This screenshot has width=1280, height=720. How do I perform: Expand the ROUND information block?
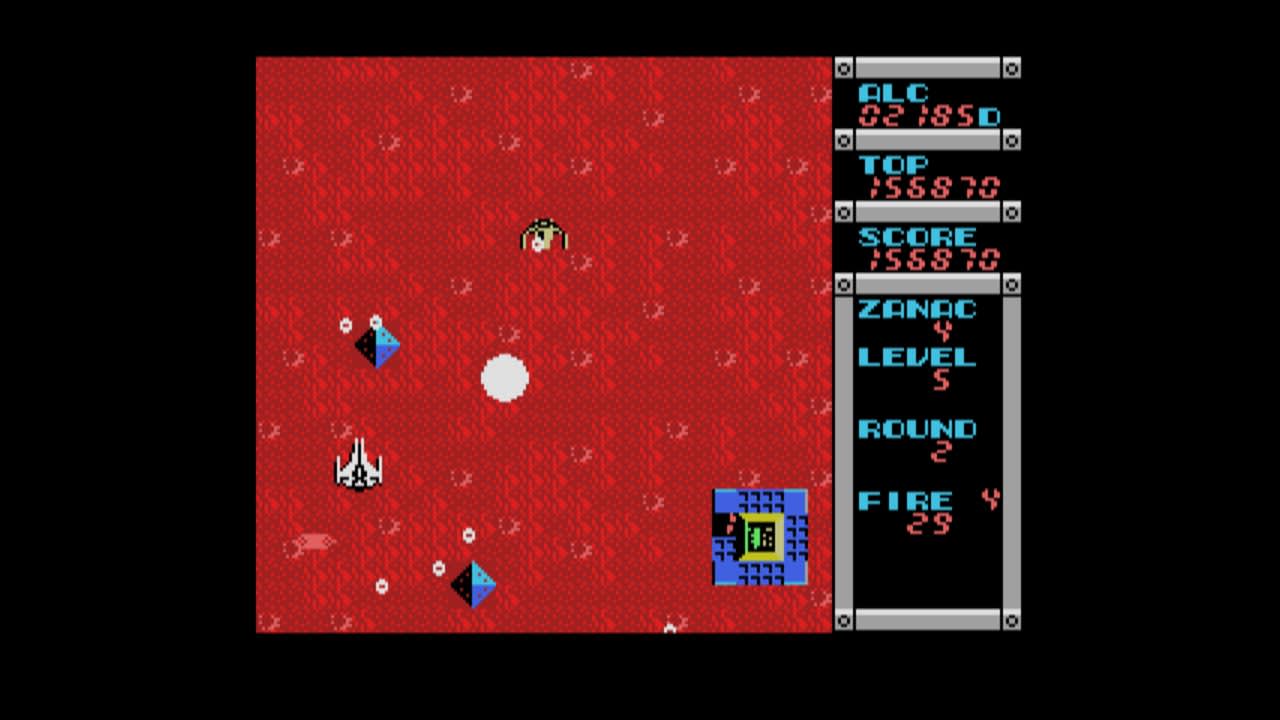pos(918,429)
